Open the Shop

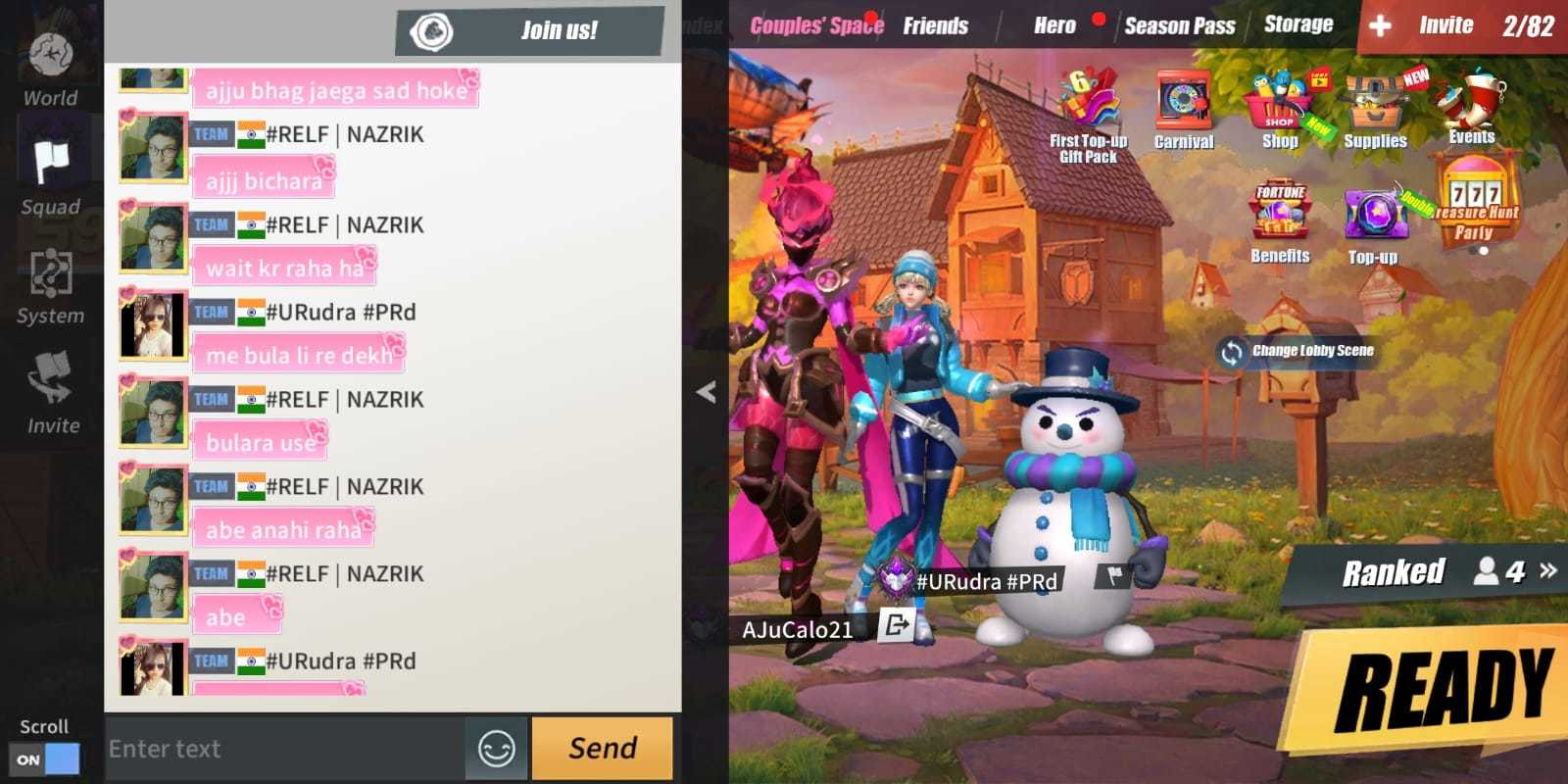(1279, 103)
